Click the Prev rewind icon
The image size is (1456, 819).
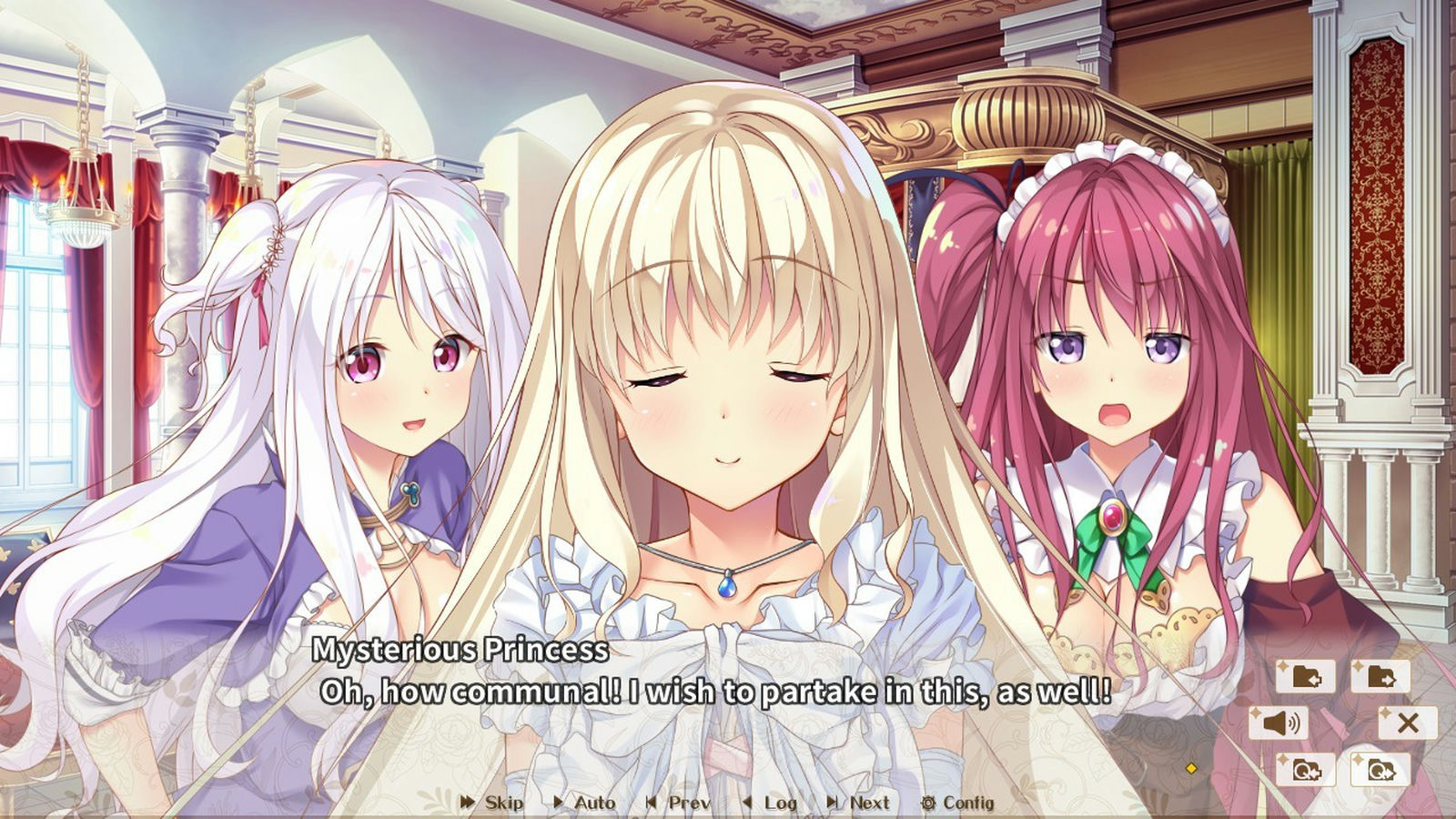click(x=651, y=804)
